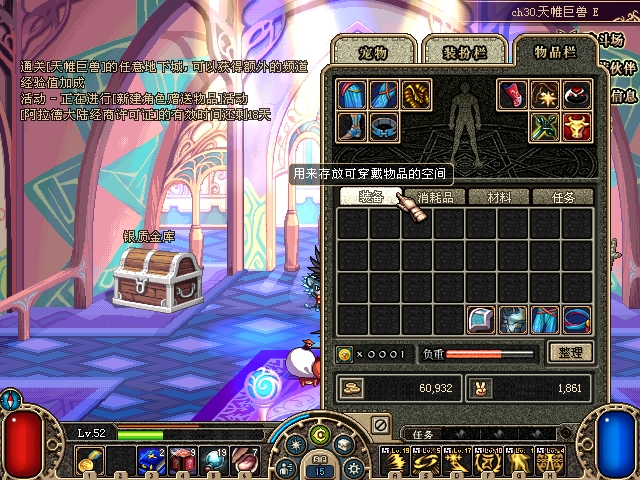Select the blue pants item in inventory

click(x=544, y=320)
